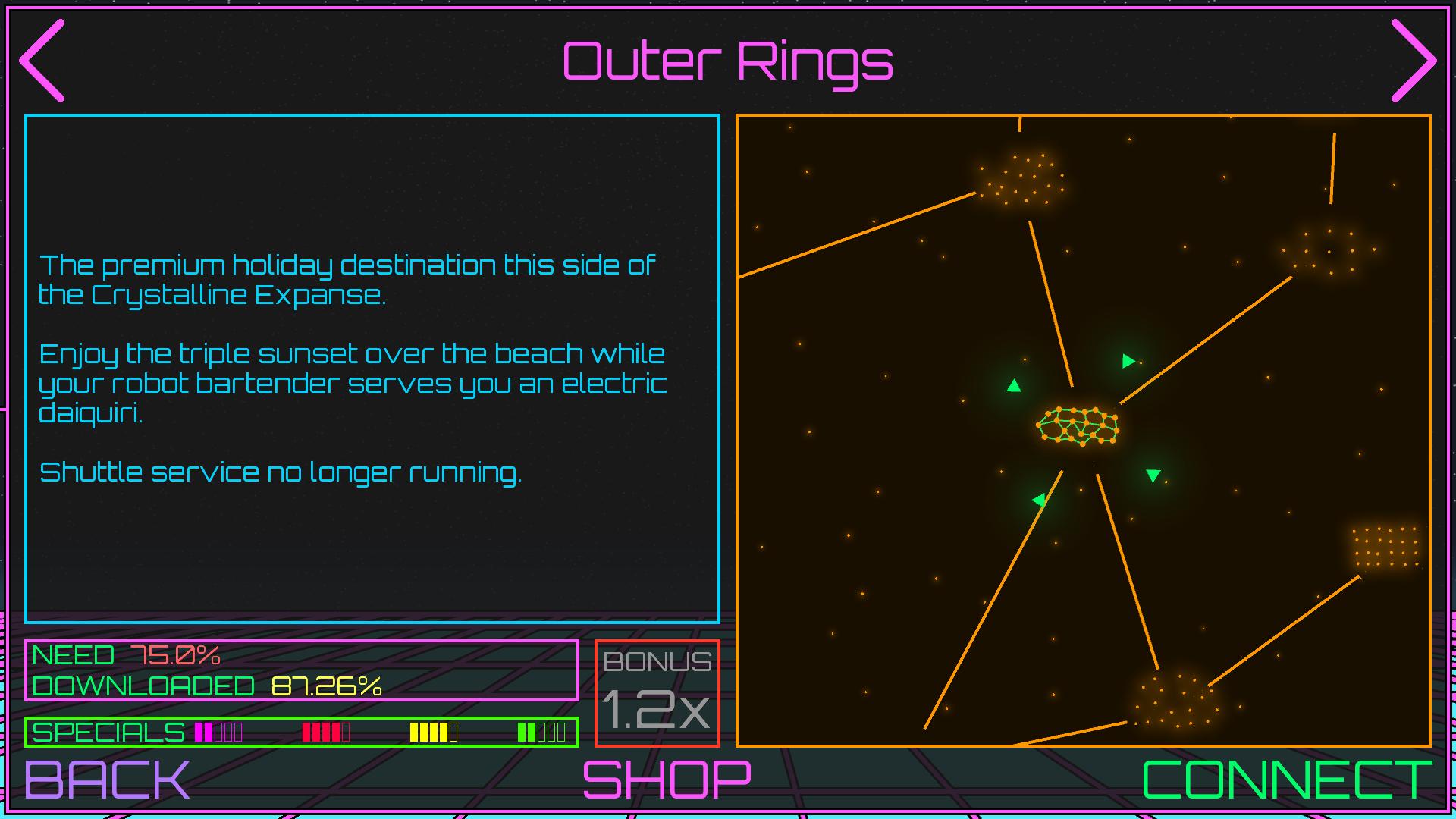This screenshot has width=1456, height=819.
Task: Hit CONNECT to start Outer Rings
Action: (1286, 779)
